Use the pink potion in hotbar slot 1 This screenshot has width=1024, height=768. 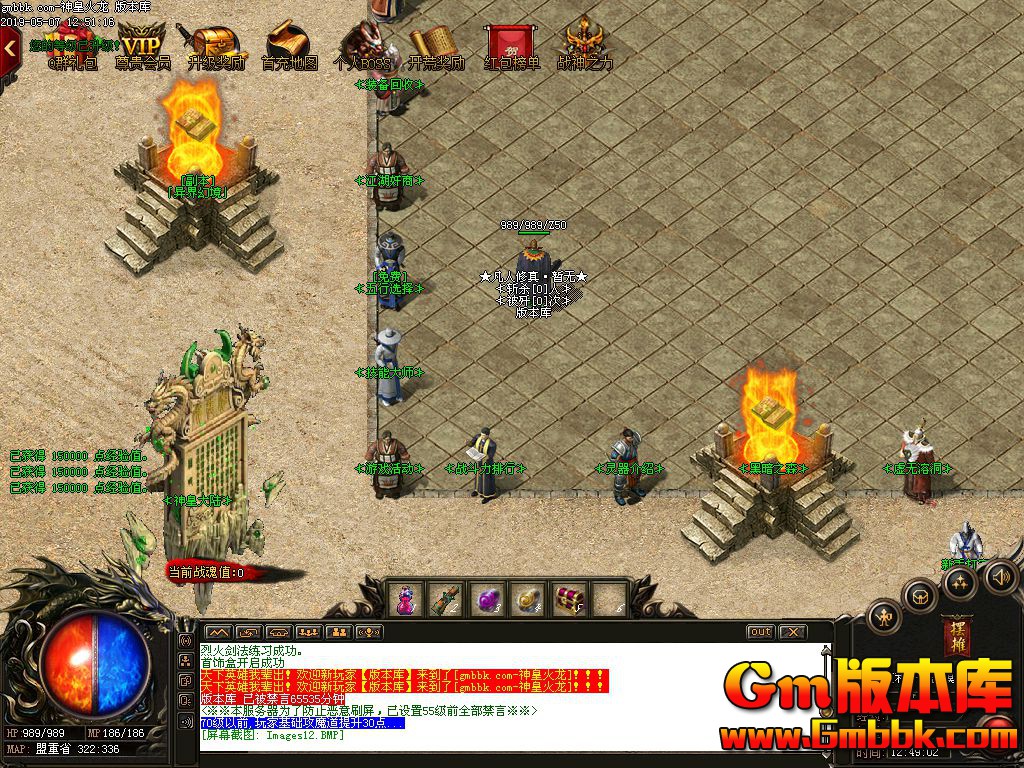pos(407,599)
